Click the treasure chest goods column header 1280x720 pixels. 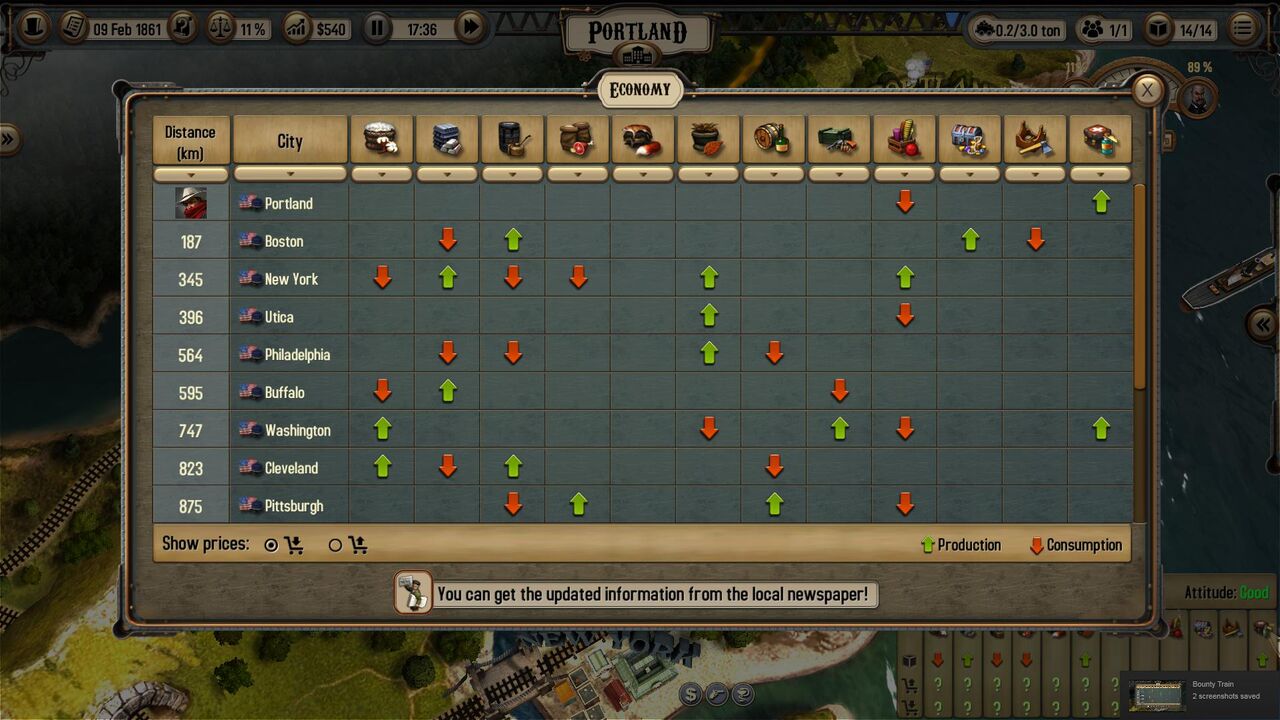969,139
